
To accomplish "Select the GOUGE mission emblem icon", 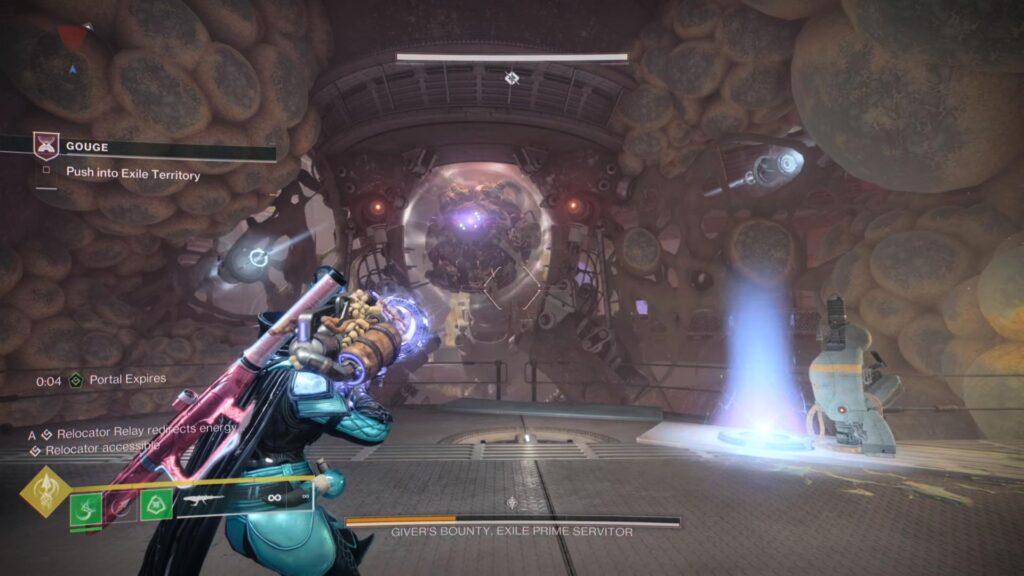I will coord(46,147).
